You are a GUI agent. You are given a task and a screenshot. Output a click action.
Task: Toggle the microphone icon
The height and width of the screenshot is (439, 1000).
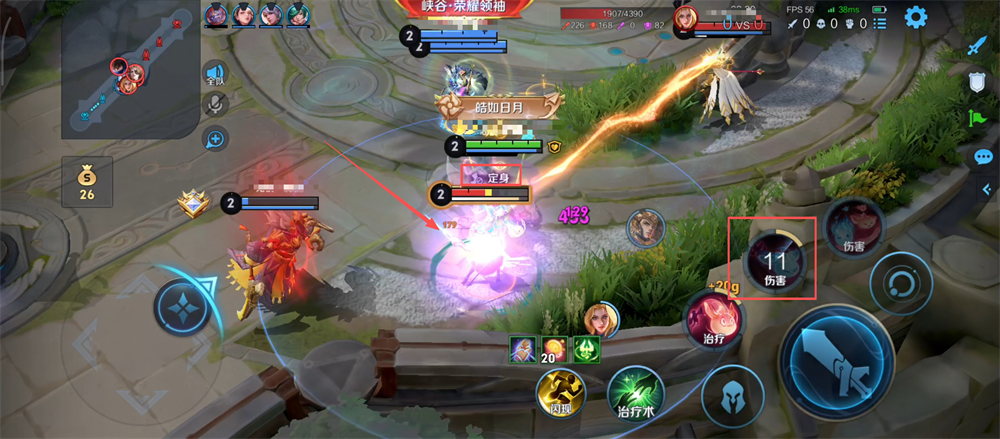(x=214, y=105)
